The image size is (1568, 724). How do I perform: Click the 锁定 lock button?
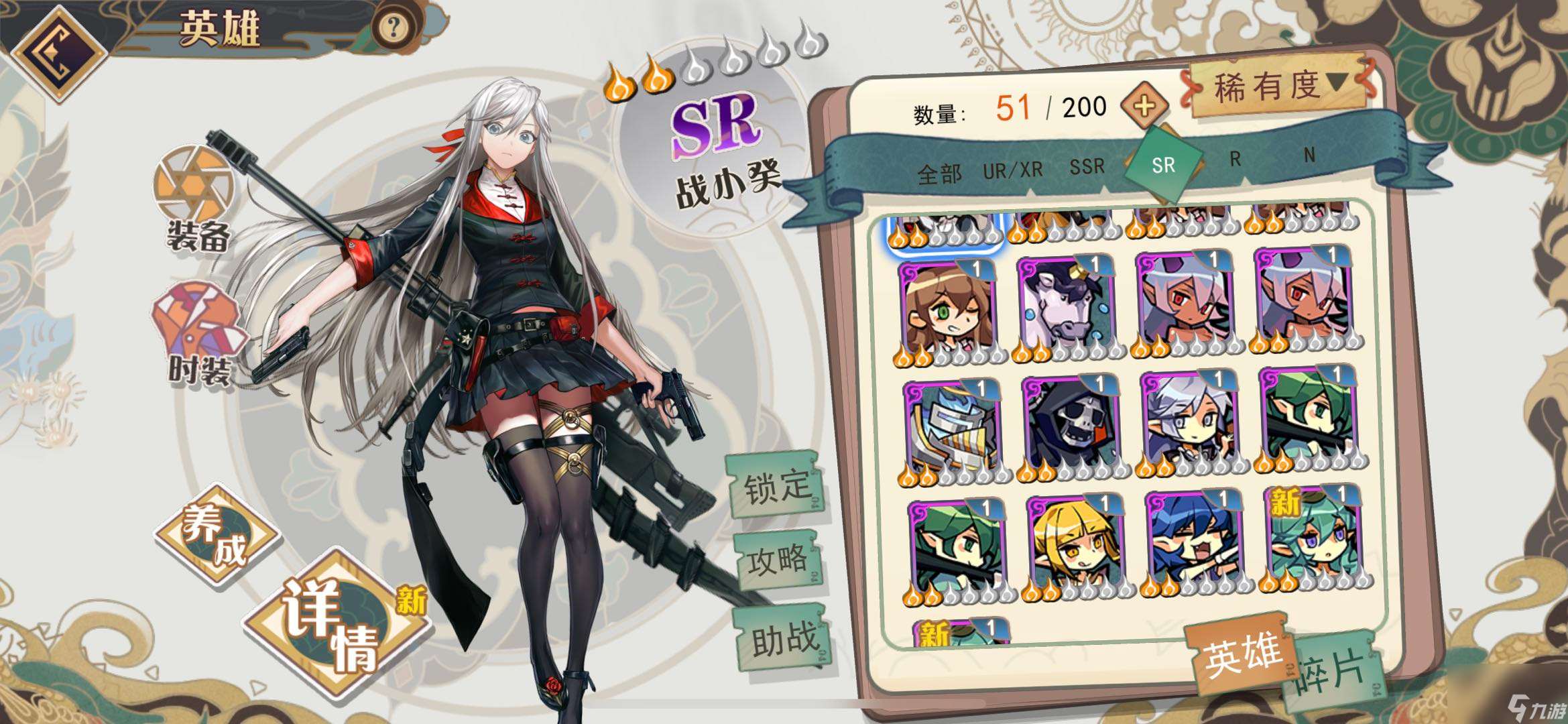[776, 485]
